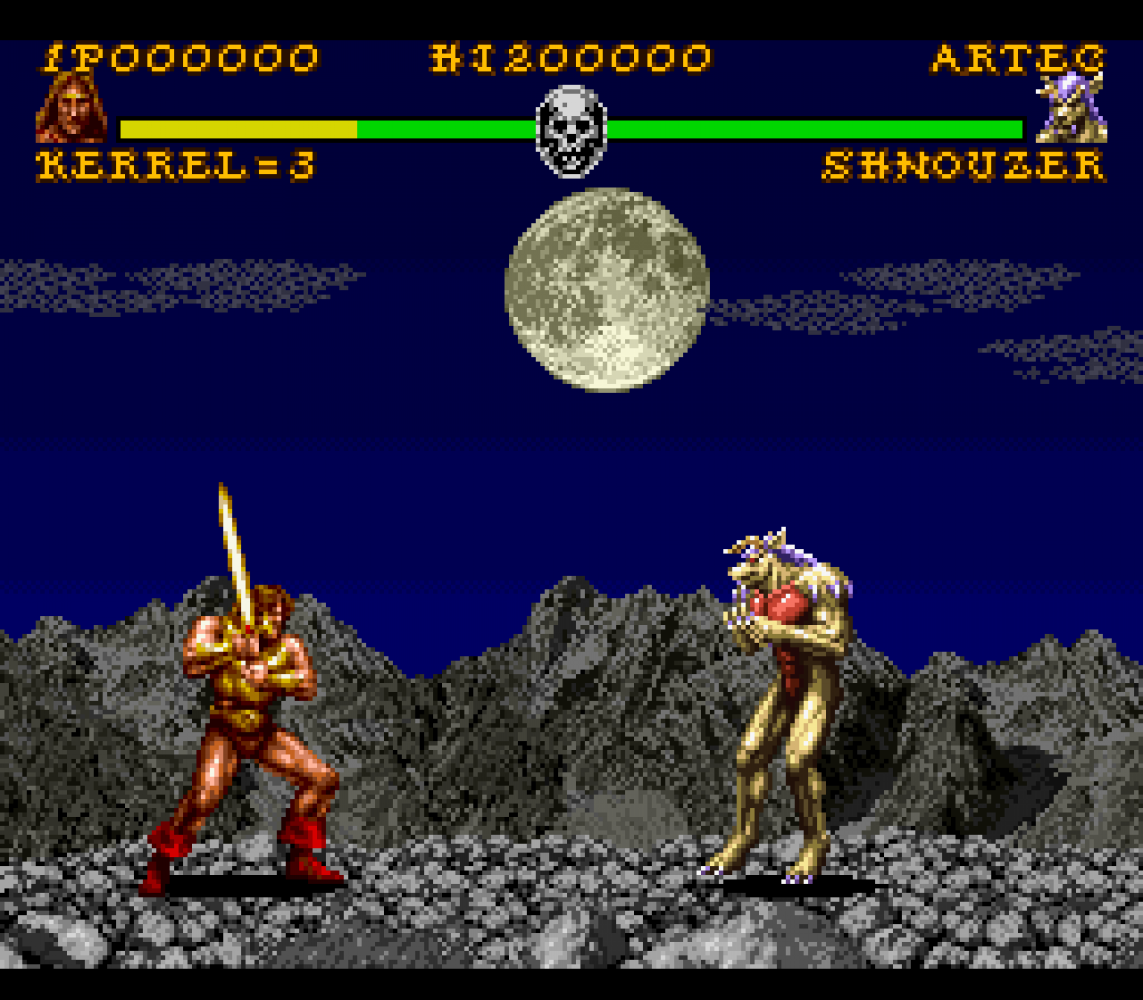Click the skull emblem between health bars
The width and height of the screenshot is (1143, 1000).
click(x=571, y=130)
